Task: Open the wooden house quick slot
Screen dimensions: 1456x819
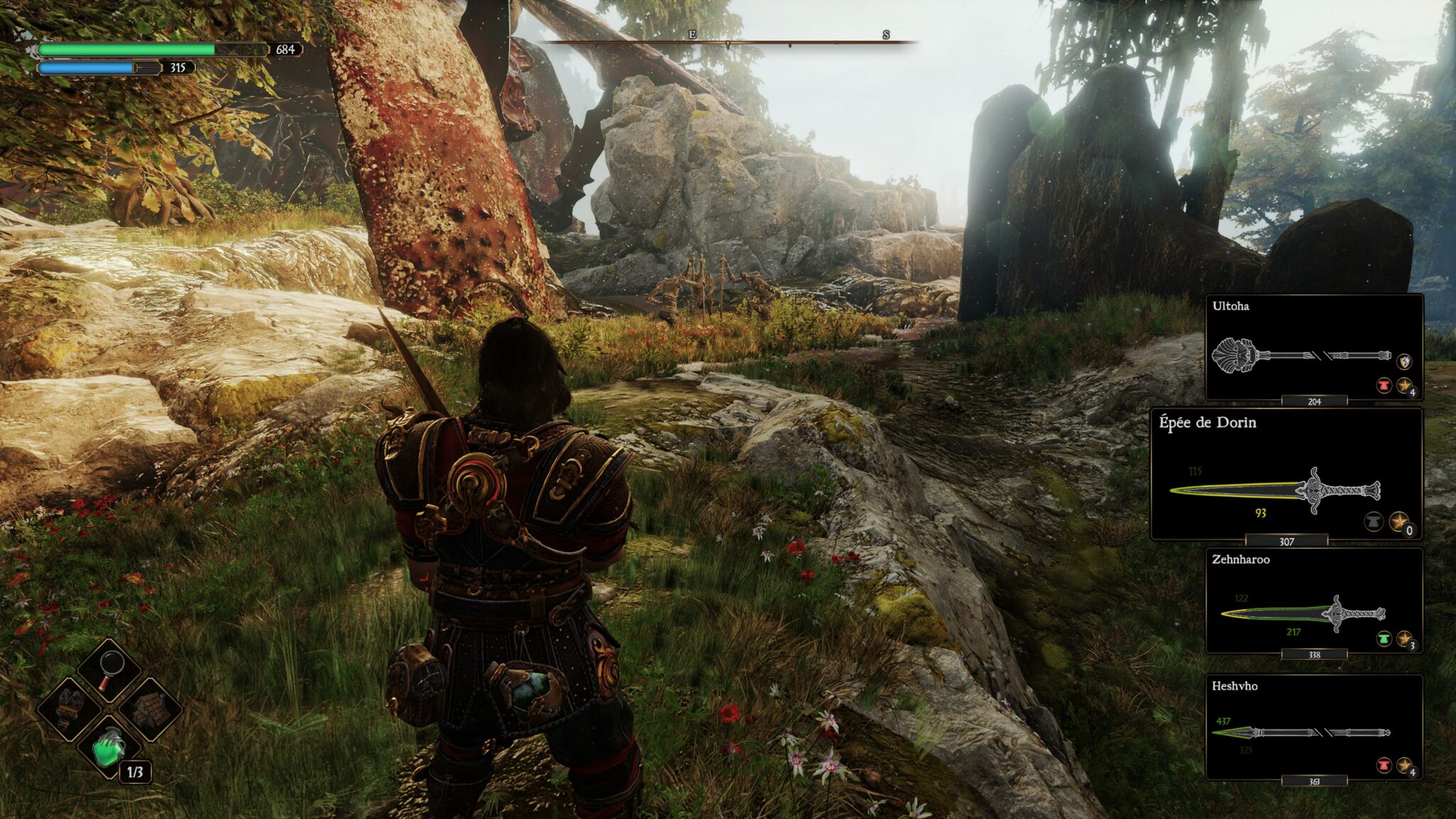Action: point(149,708)
